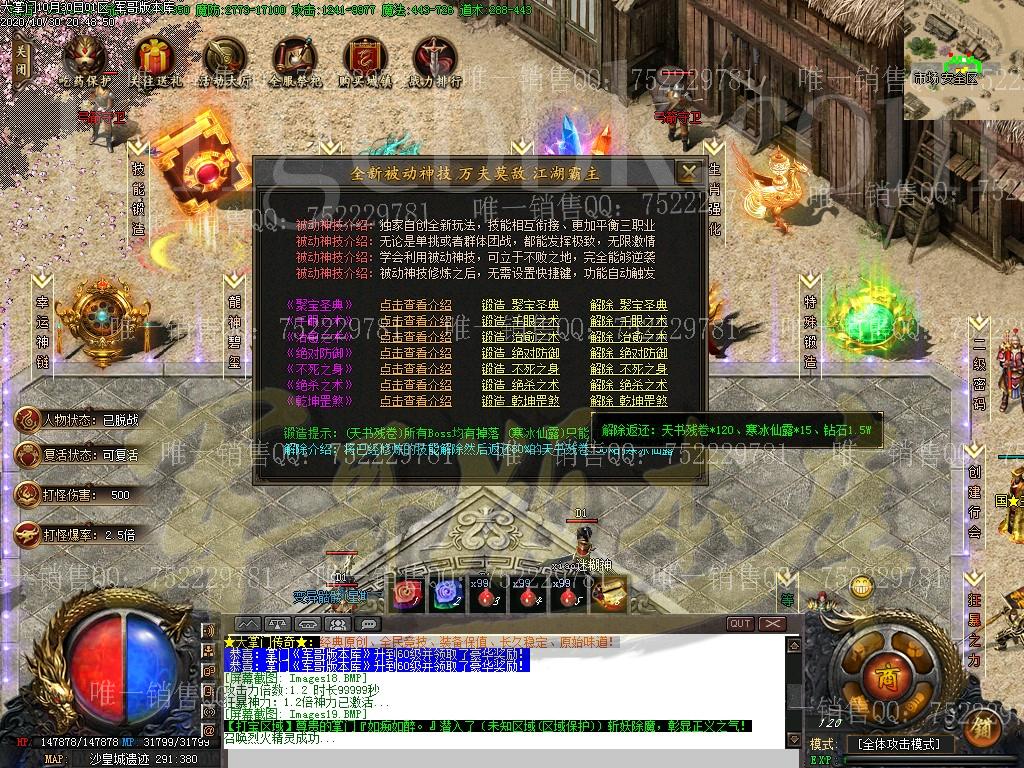Click the 关闭 tab to hide the top icons
1024x768 pixels.
tap(22, 64)
